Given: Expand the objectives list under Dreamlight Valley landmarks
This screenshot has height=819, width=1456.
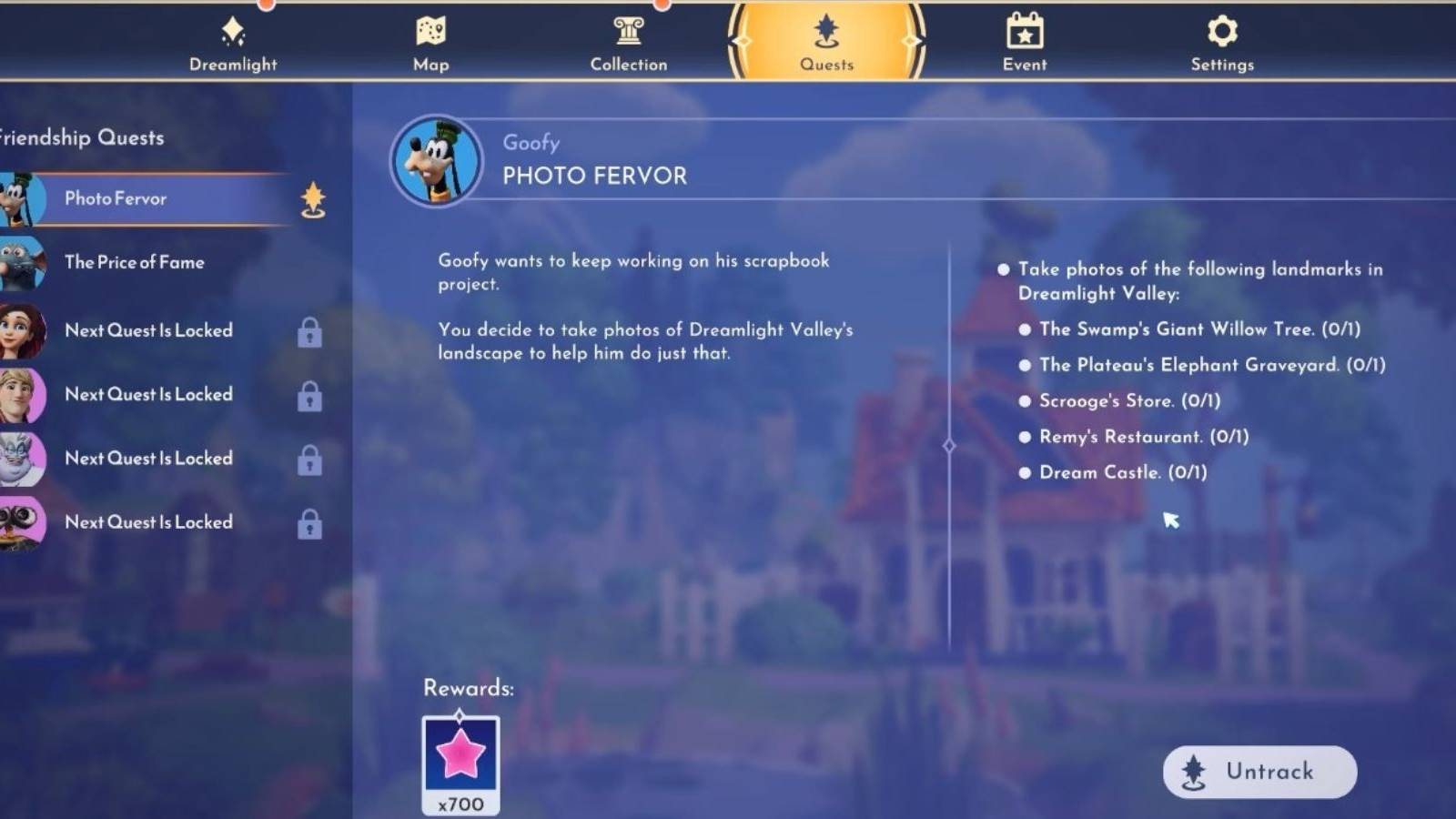Looking at the screenshot, I should click(1005, 268).
